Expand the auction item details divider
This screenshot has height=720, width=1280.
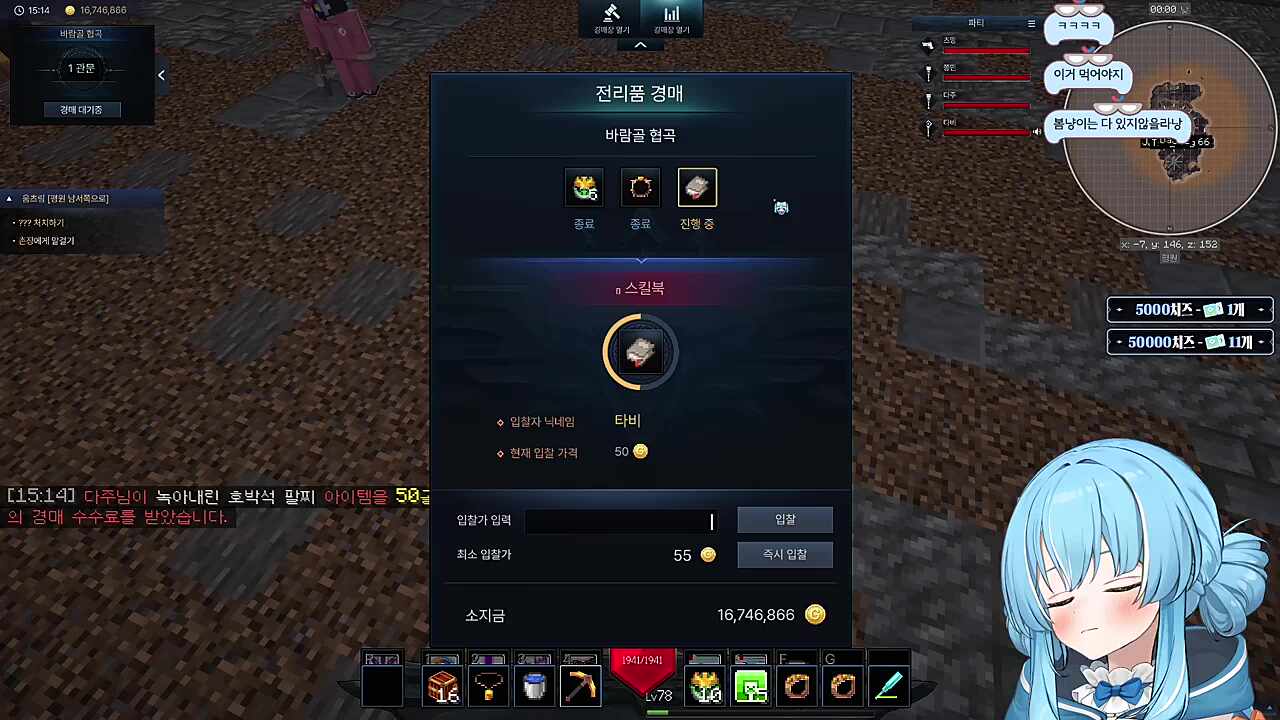(x=640, y=261)
